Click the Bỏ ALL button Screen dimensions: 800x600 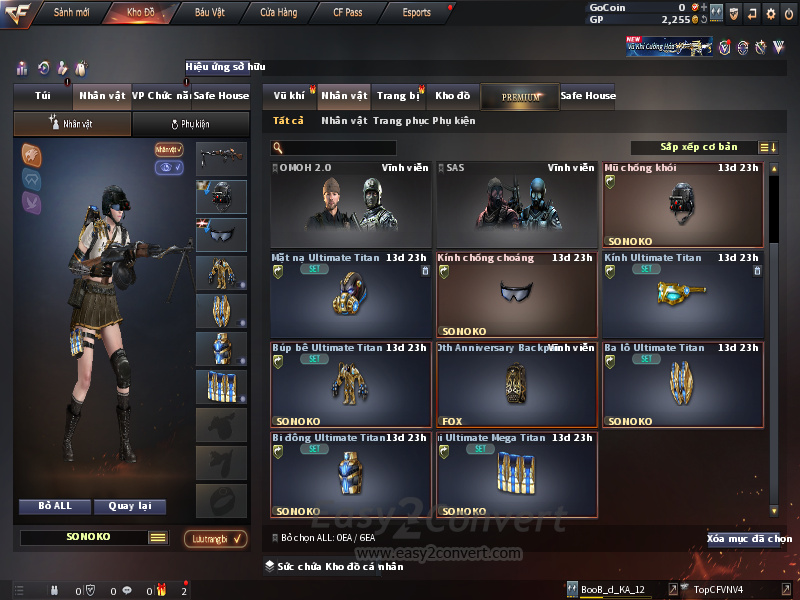pyautogui.click(x=55, y=506)
